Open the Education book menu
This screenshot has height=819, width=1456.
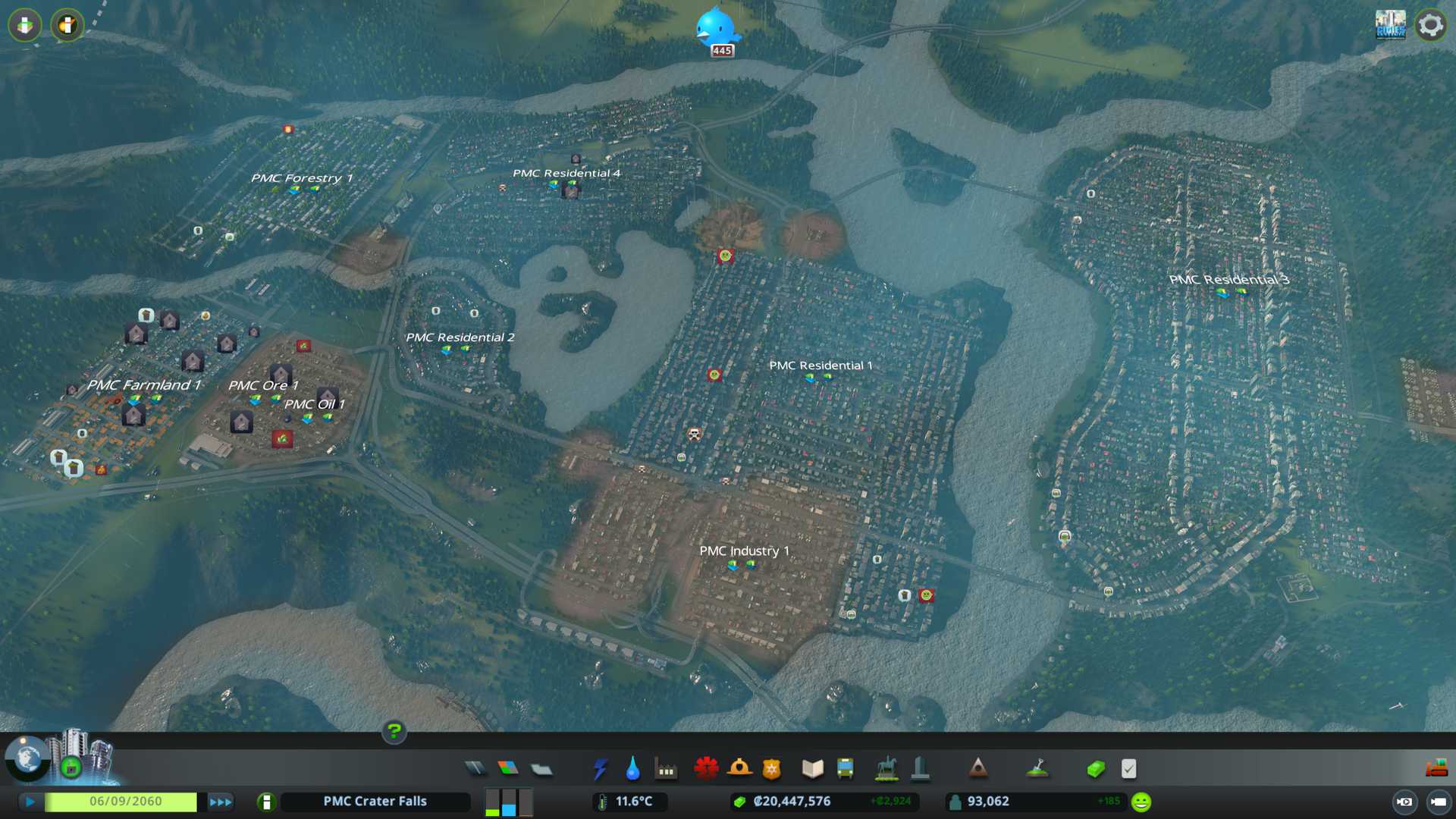pos(812,769)
